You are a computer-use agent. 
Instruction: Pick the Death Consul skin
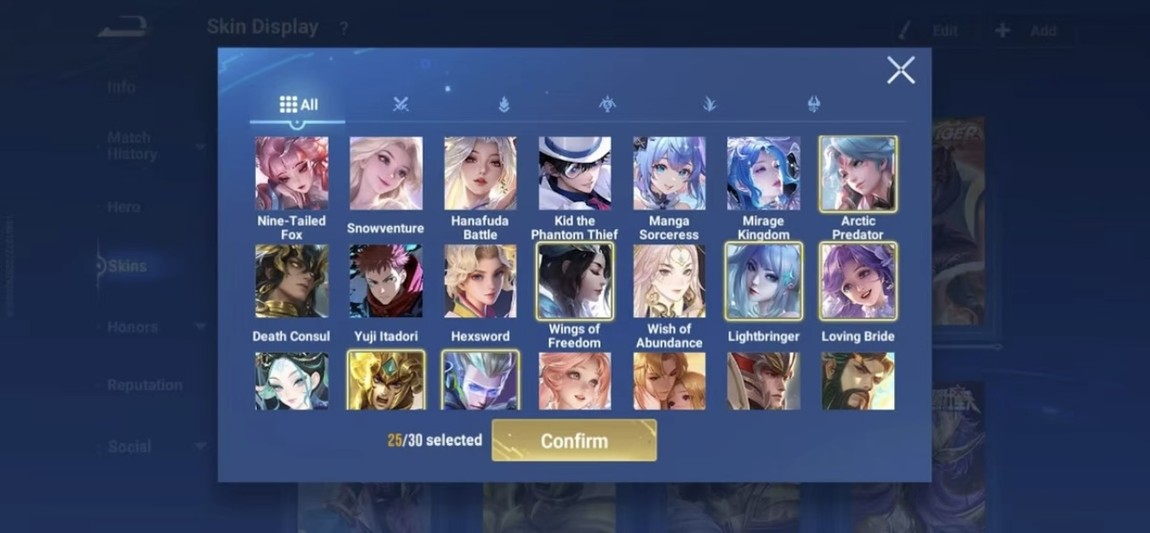(x=291, y=282)
